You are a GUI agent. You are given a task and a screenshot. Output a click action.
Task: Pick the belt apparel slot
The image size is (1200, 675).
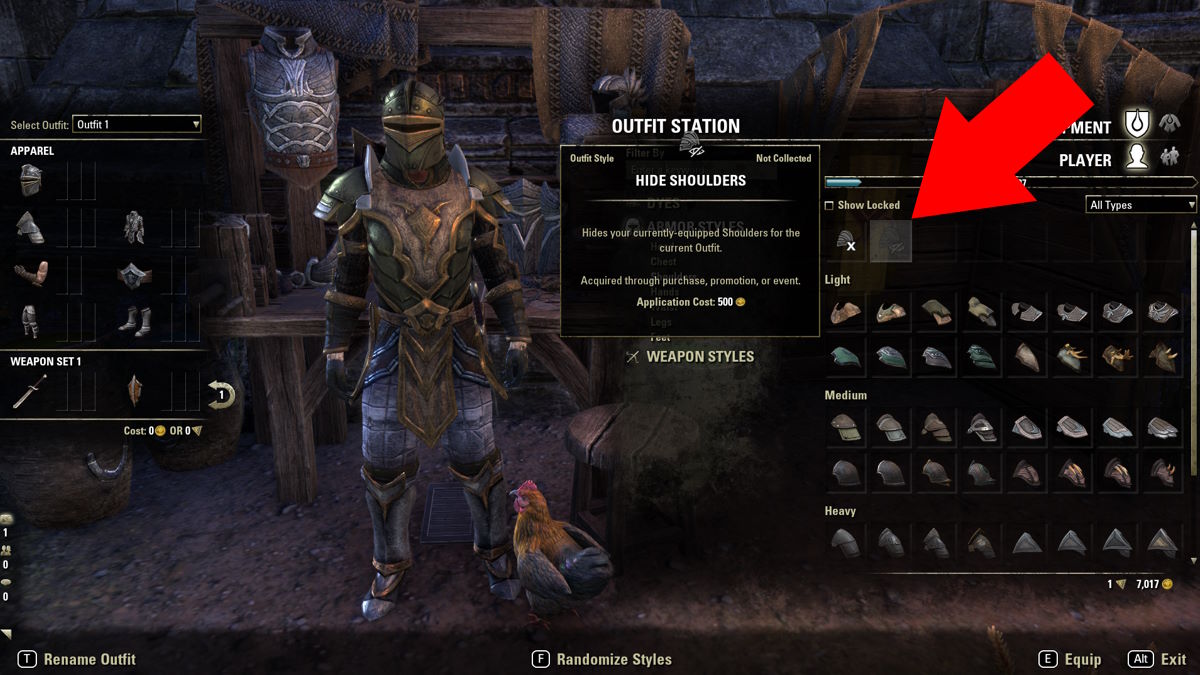(134, 274)
